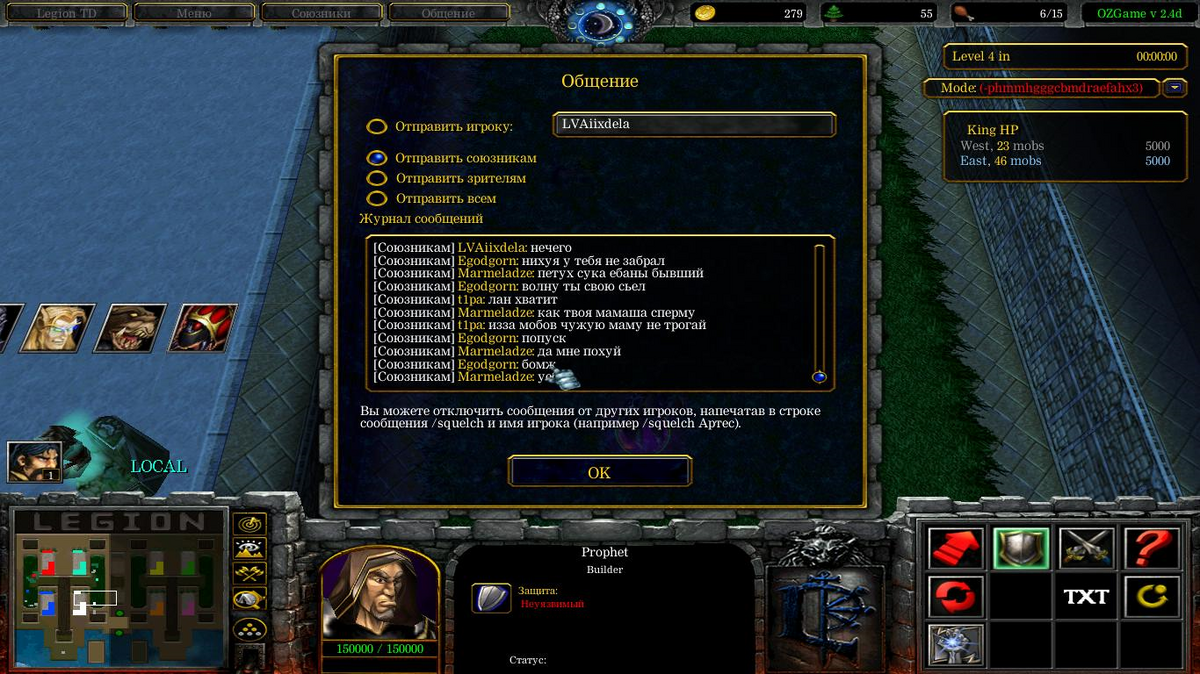The image size is (1200, 674).
Task: Select the bearded hero portrait icon
Action: click(34, 461)
